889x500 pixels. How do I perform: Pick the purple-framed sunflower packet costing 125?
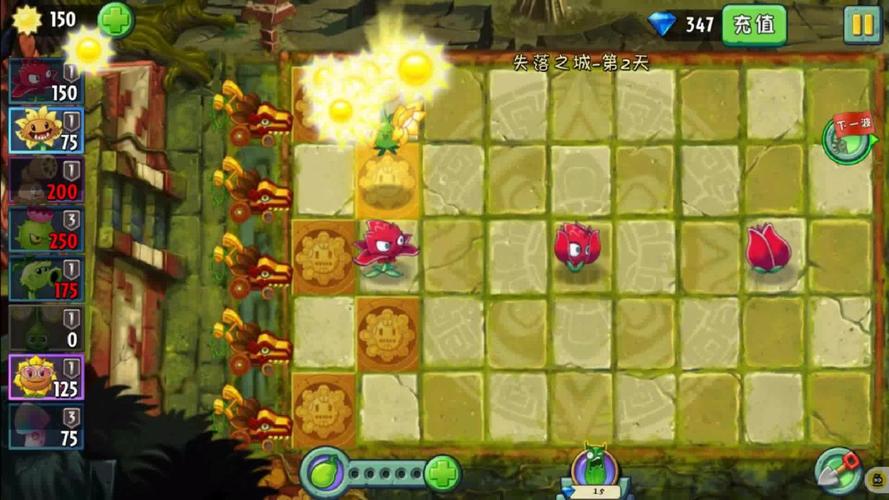pyautogui.click(x=45, y=377)
